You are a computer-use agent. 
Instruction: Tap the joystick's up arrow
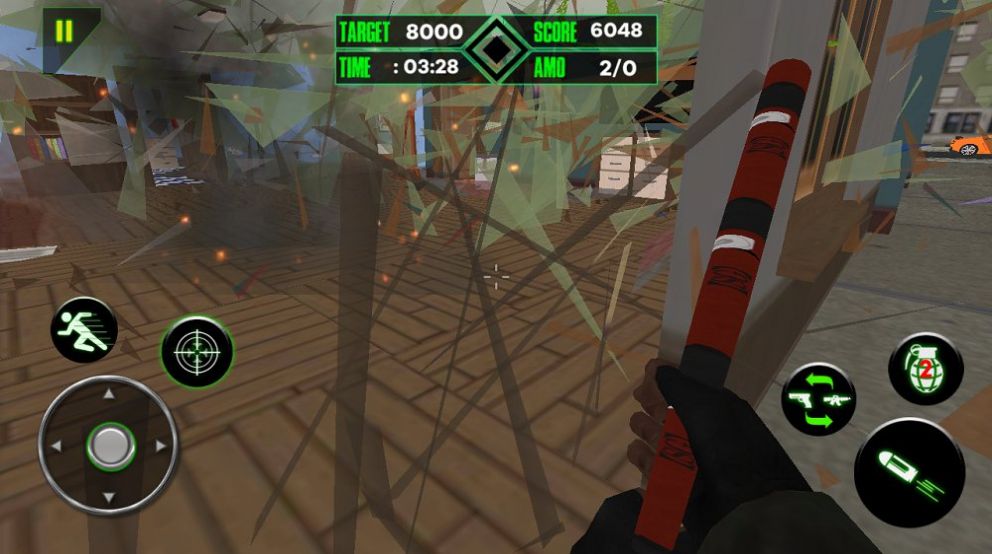coord(109,394)
